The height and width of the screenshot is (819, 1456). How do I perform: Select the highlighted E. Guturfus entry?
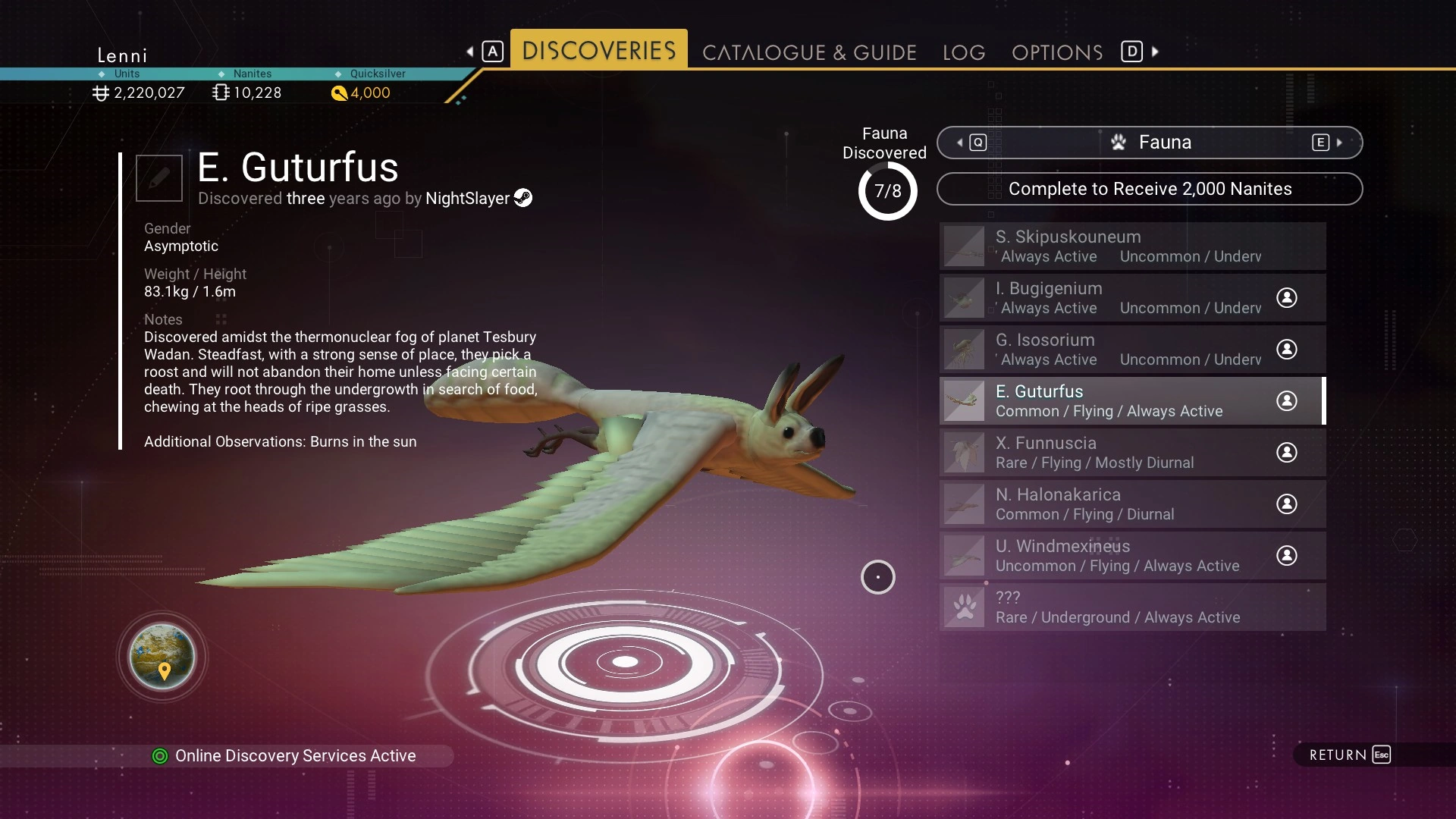[1132, 400]
